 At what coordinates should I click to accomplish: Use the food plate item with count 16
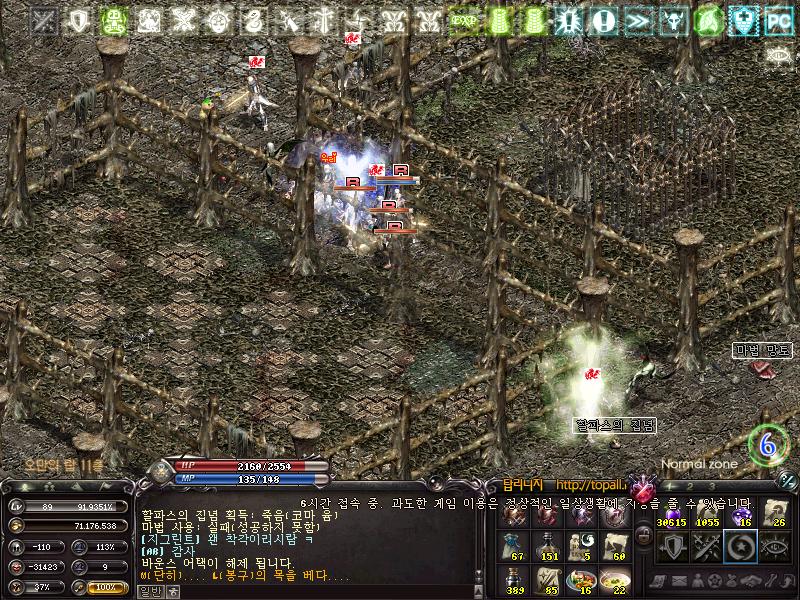pos(580,579)
